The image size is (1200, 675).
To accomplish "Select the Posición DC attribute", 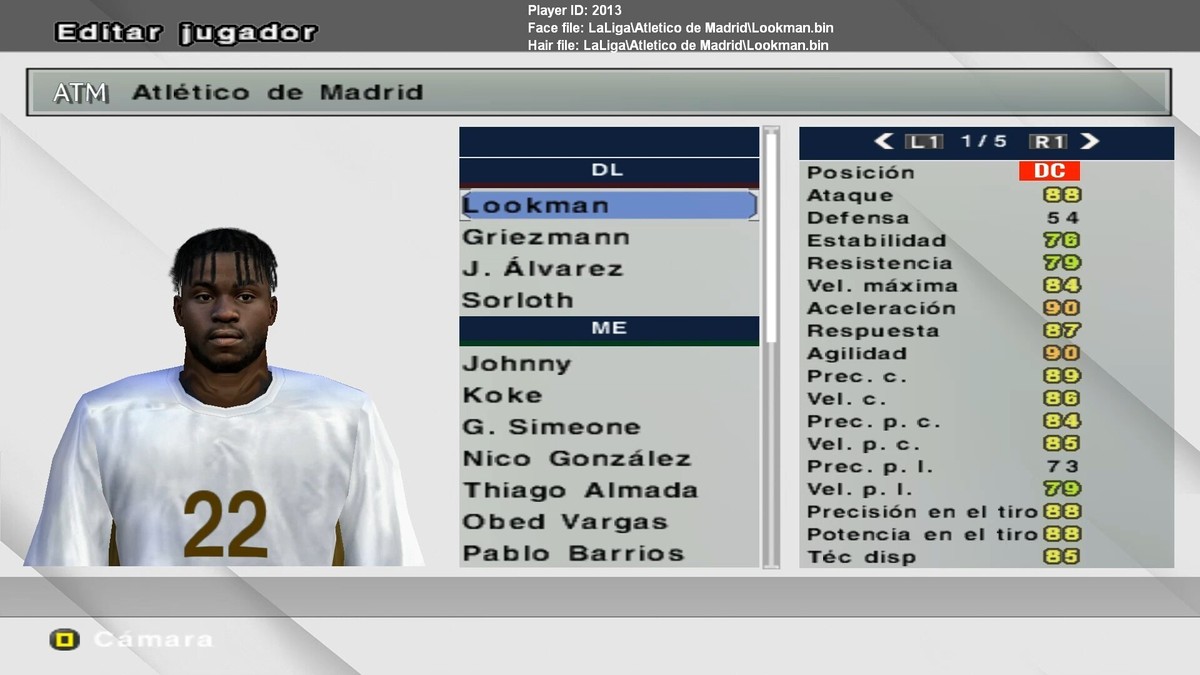I will tap(1049, 172).
